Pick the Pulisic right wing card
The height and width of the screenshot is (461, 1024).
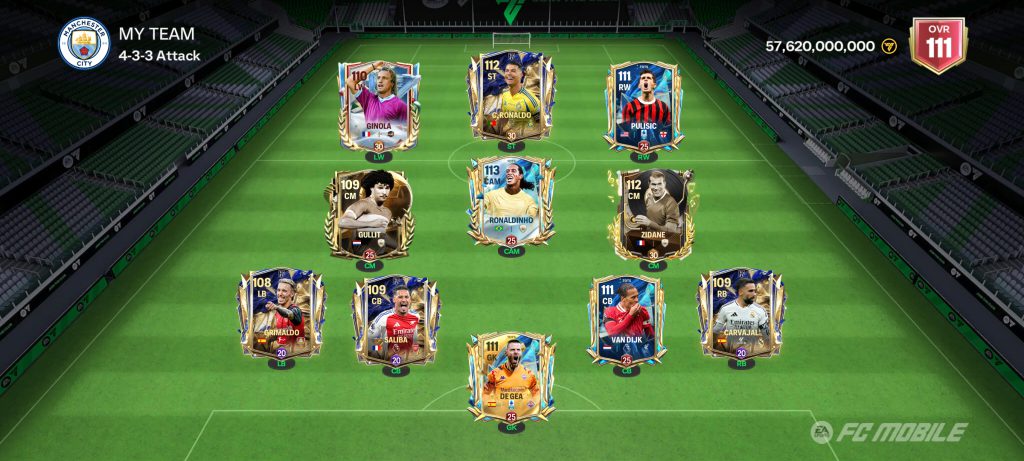click(x=641, y=106)
